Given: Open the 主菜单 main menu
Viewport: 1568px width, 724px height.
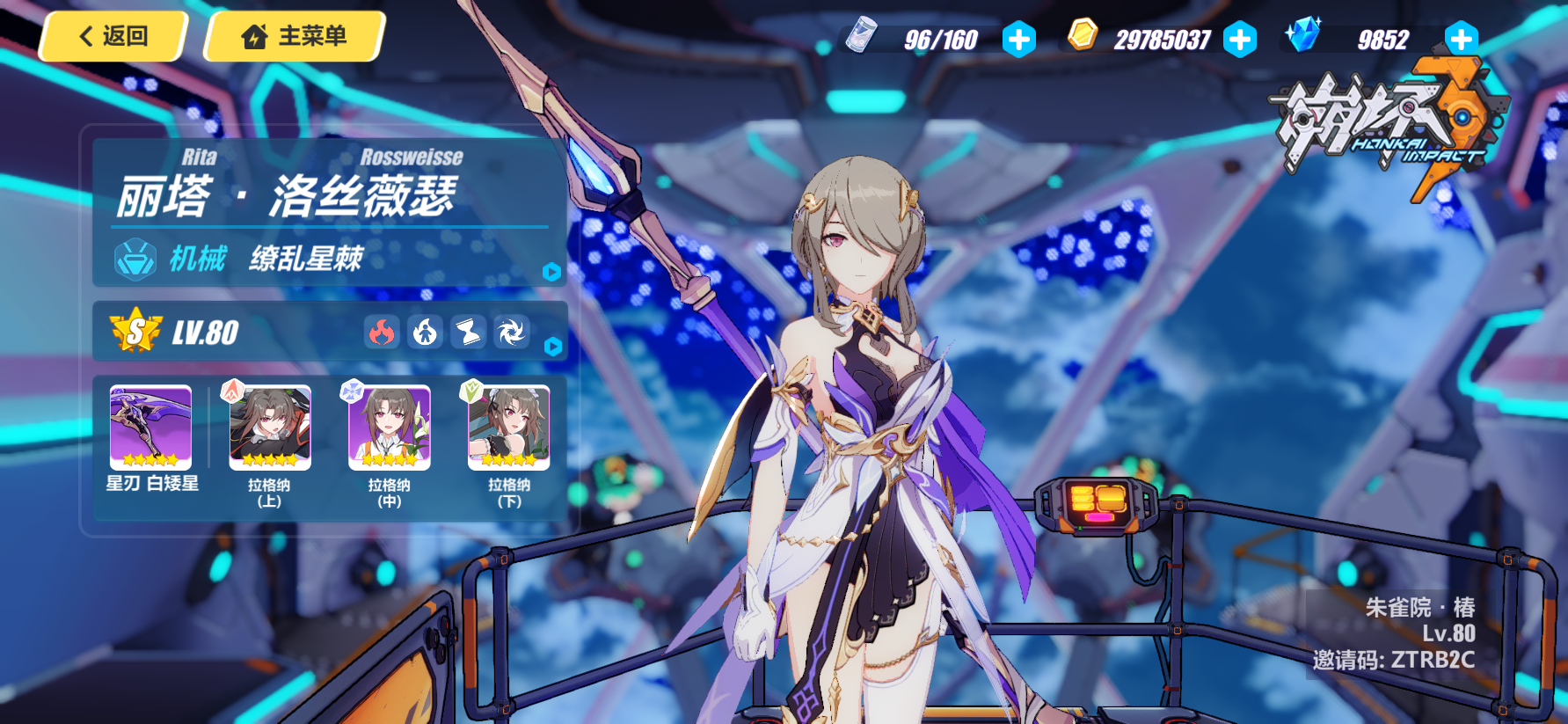Looking at the screenshot, I should pyautogui.click(x=295, y=37).
